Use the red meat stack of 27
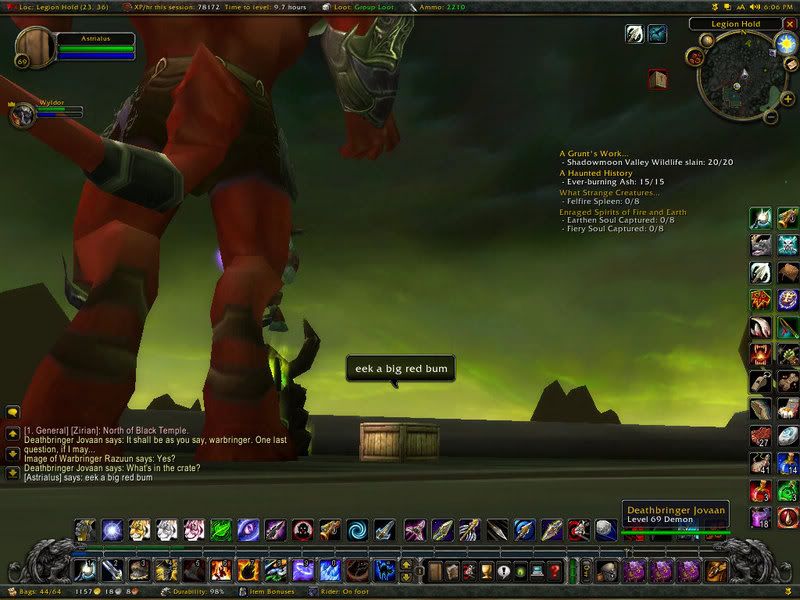Viewport: 800px width, 600px height. coord(761,437)
